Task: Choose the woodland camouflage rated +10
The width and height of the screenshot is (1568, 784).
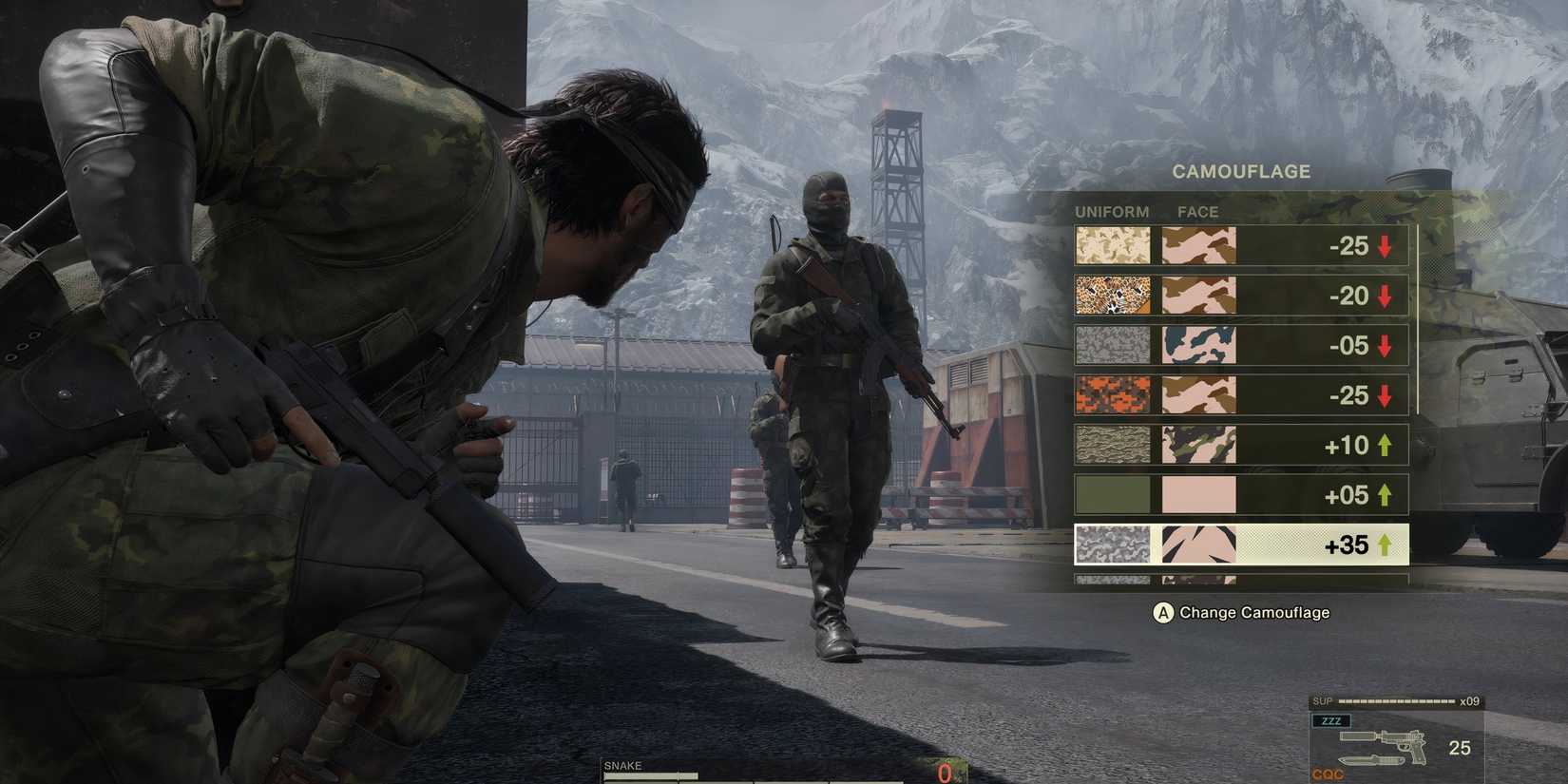Action: click(x=1240, y=445)
